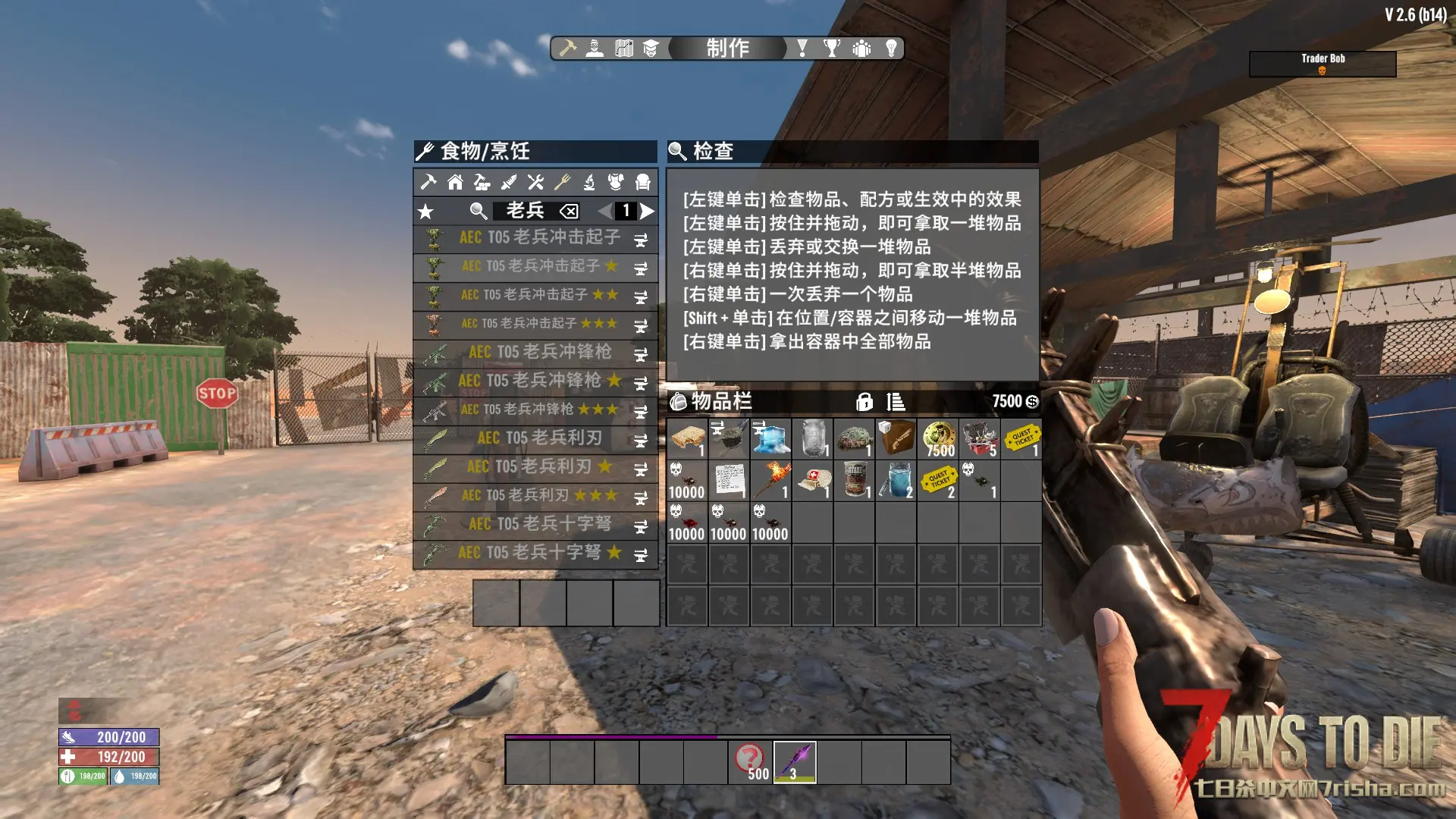Screen dimensions: 1456x819
Task: Click the inventory lock button
Action: 864,402
